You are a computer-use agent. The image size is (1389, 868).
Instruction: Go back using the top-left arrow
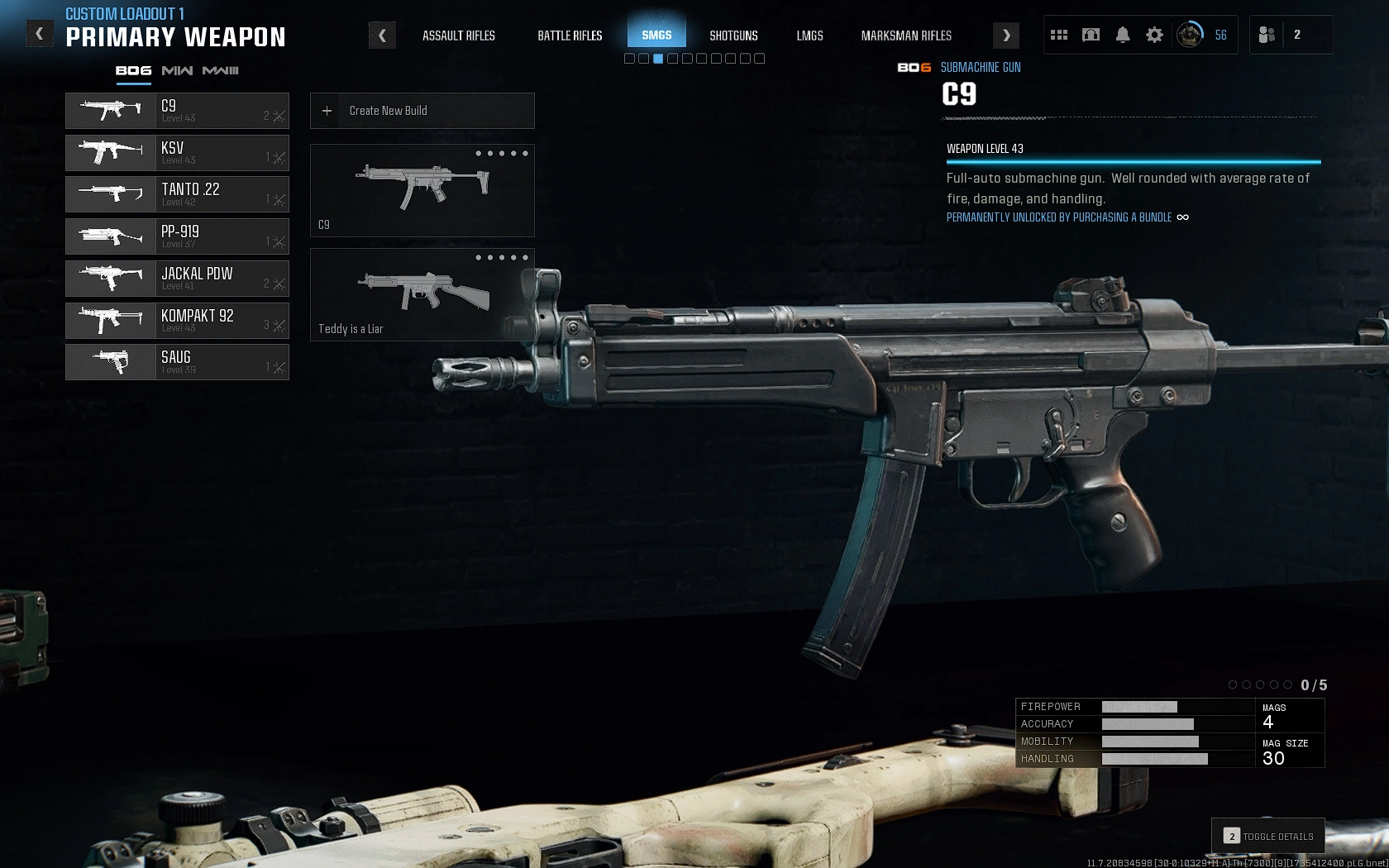(x=39, y=35)
